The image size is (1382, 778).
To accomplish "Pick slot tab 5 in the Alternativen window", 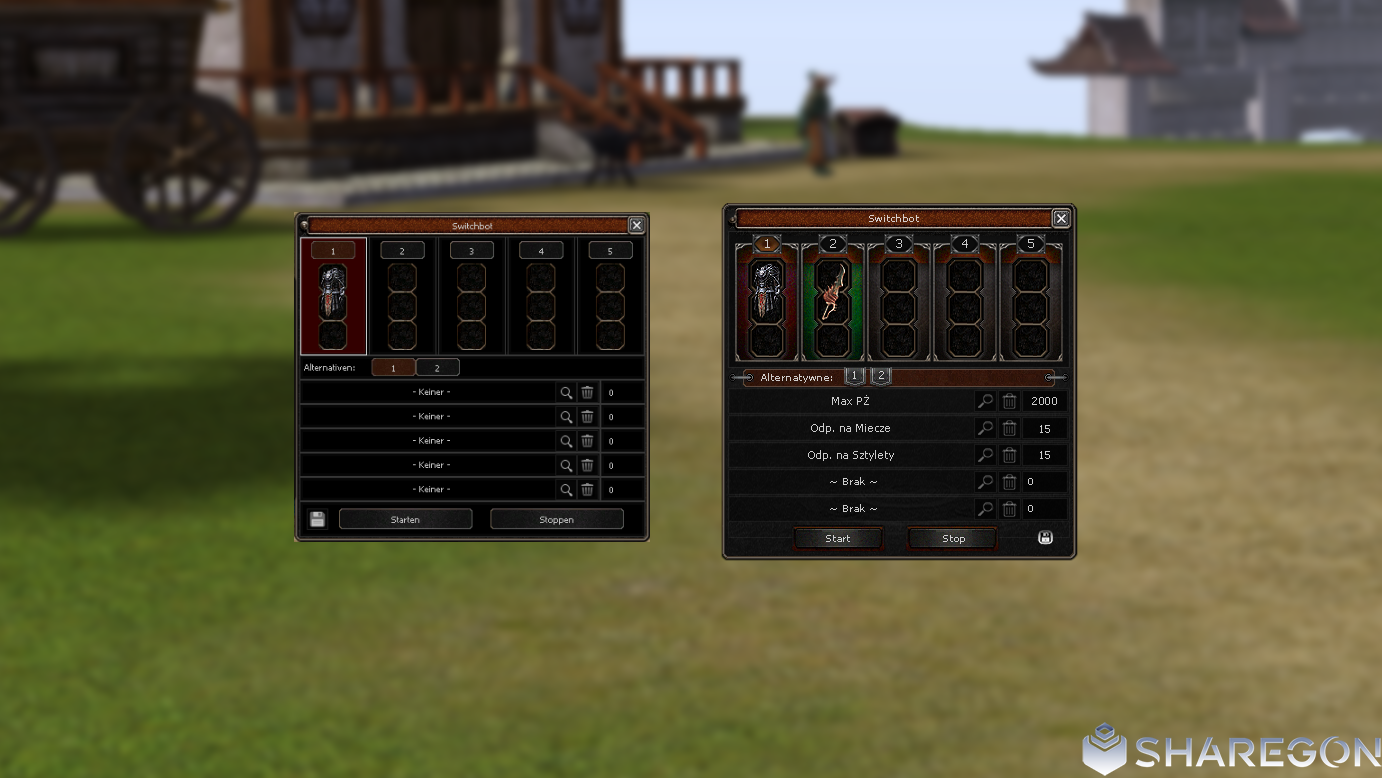I will [610, 250].
